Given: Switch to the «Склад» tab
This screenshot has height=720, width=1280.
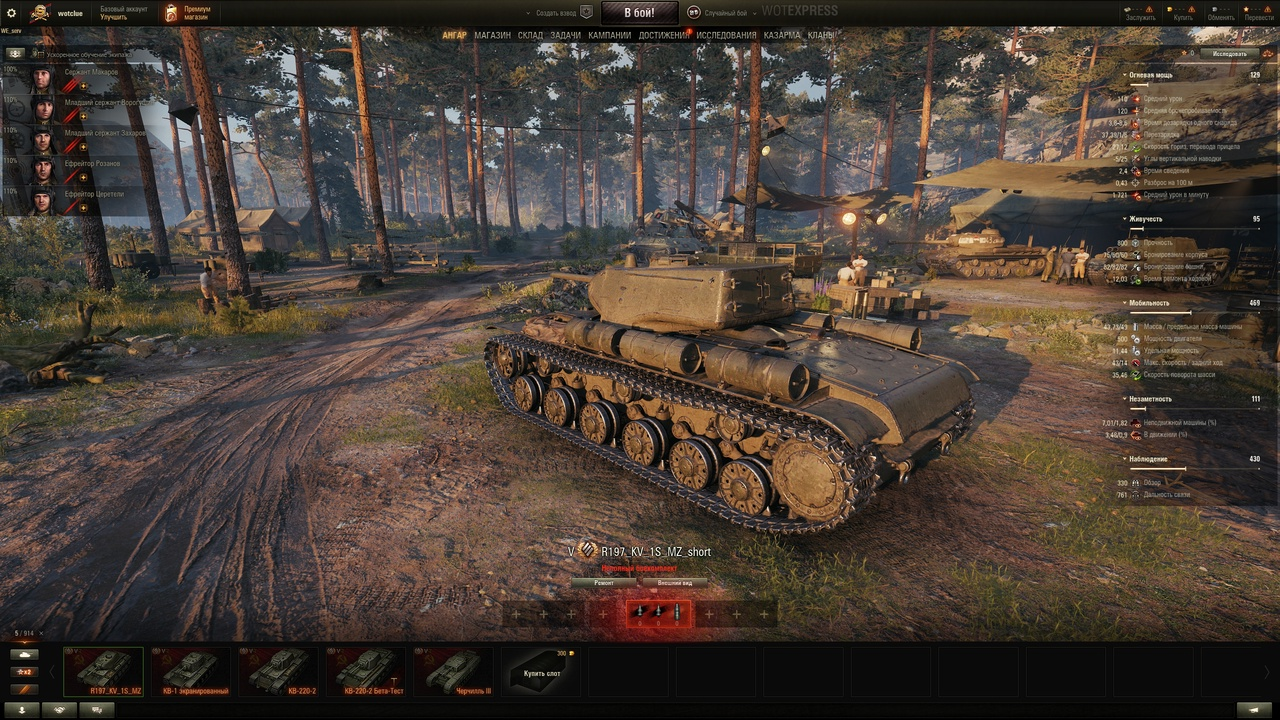Looking at the screenshot, I should click(530, 35).
